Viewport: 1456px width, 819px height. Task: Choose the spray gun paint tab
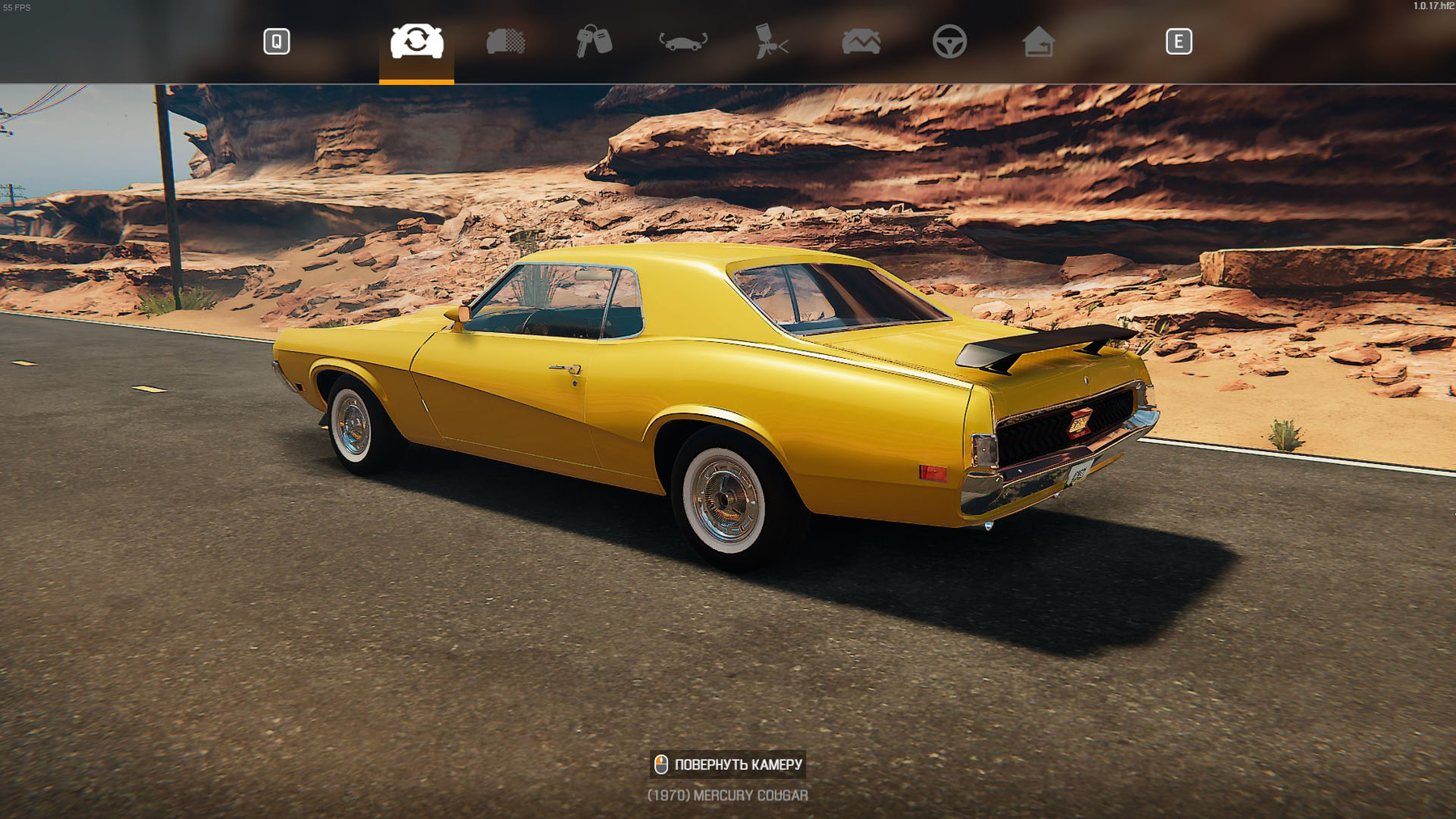(772, 41)
